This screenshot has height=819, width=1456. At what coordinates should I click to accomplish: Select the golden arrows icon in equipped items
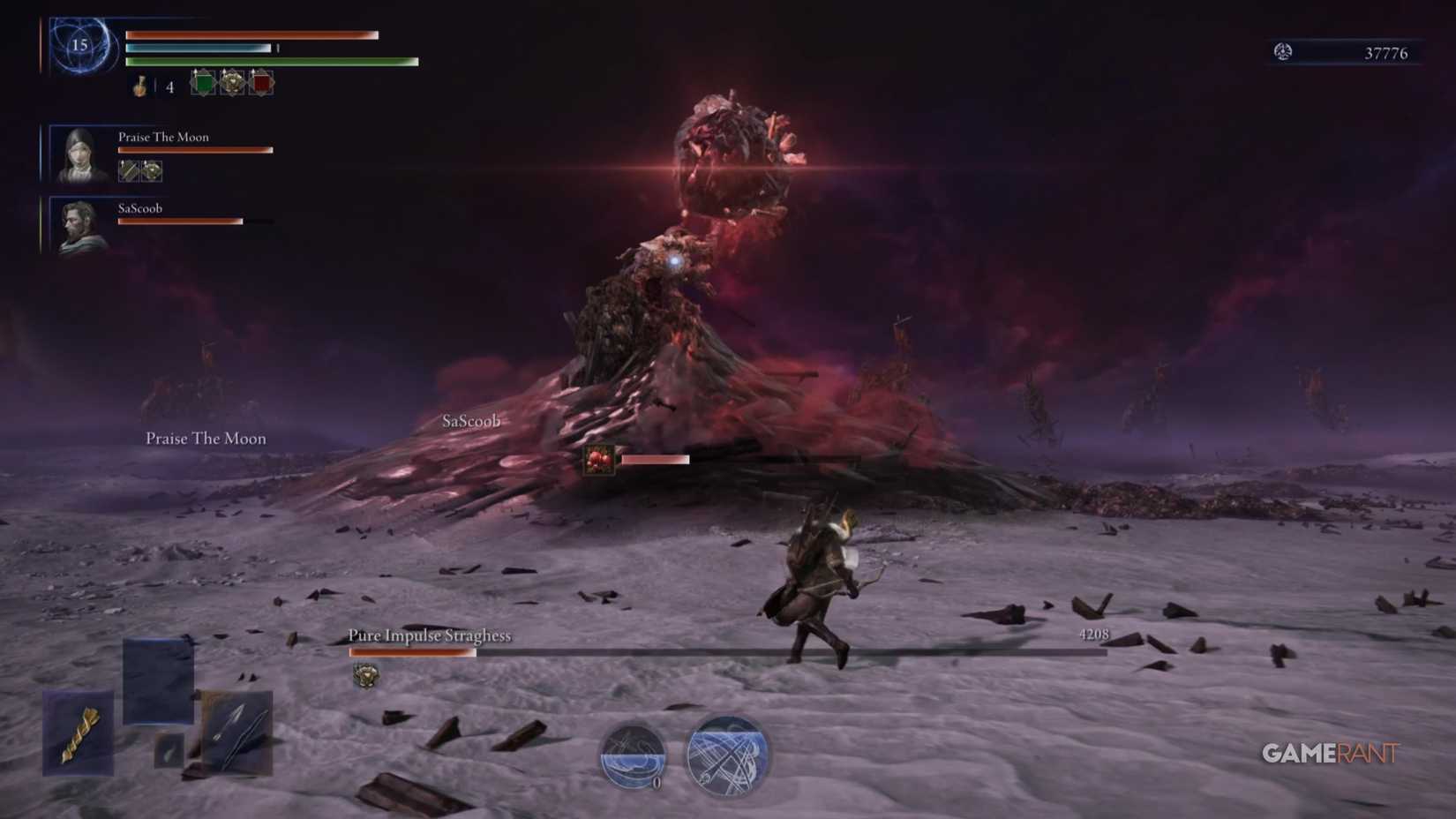[x=78, y=734]
